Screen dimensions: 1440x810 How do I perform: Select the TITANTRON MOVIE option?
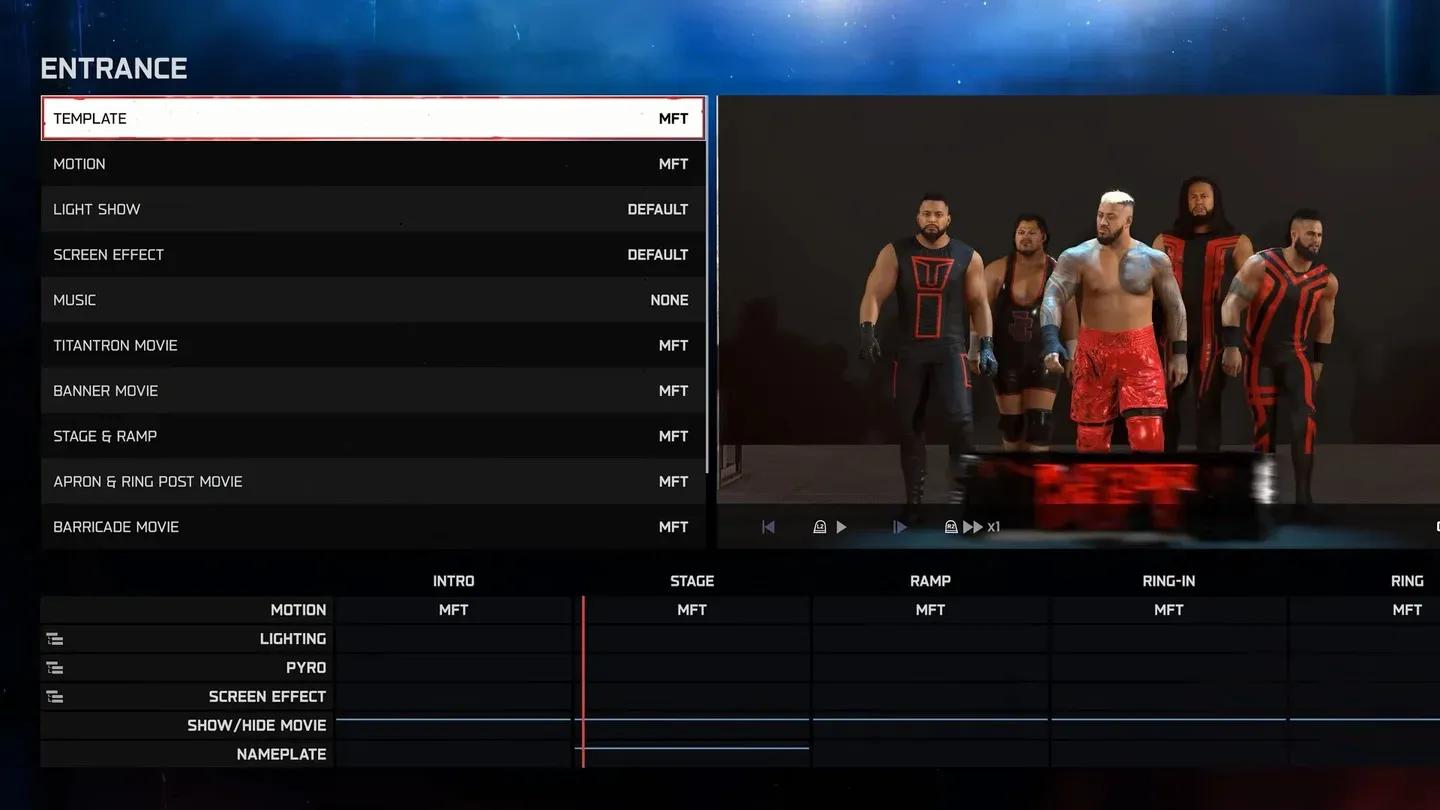point(372,345)
